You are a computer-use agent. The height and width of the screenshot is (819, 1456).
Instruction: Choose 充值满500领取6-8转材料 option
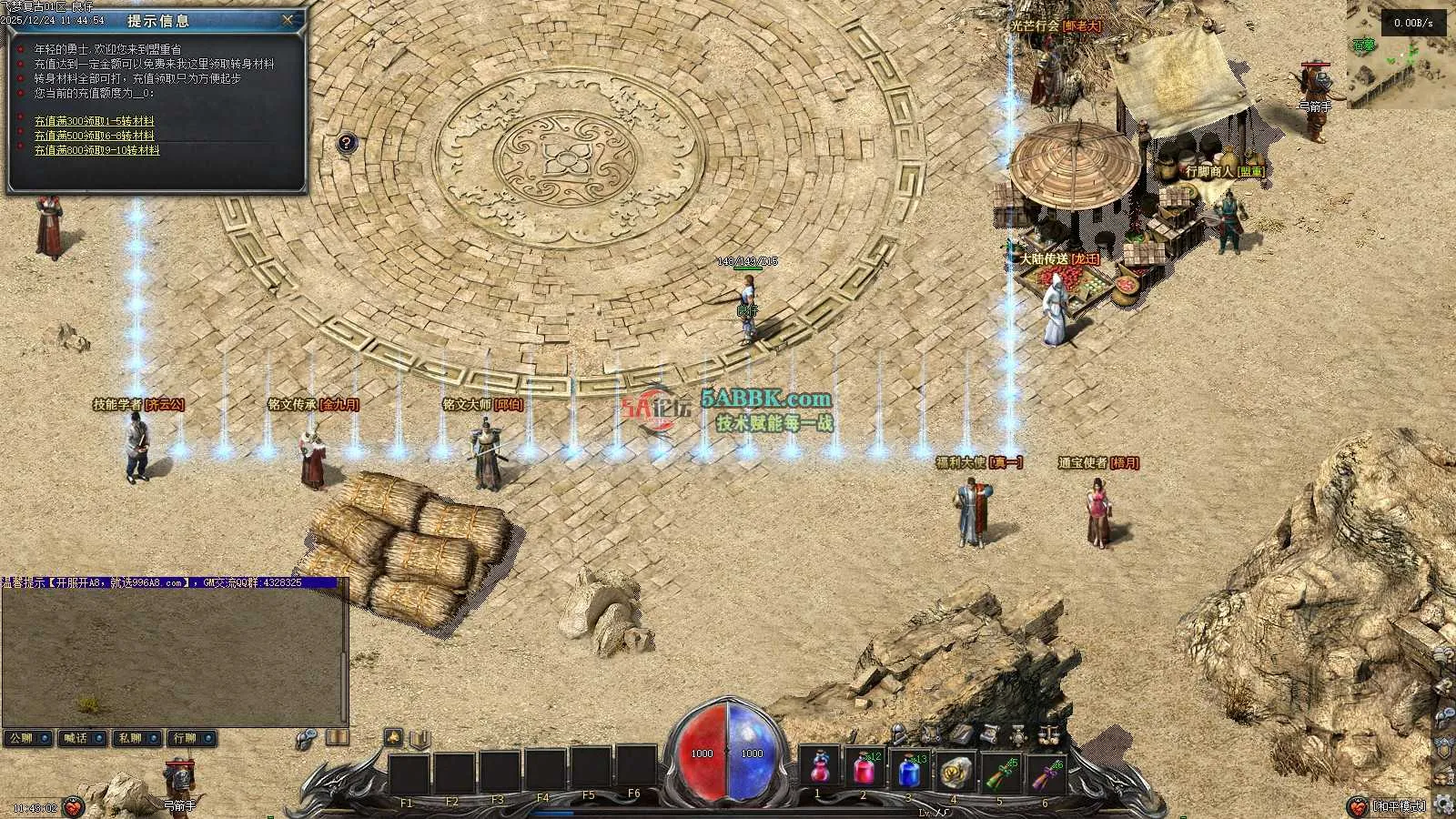click(x=94, y=136)
